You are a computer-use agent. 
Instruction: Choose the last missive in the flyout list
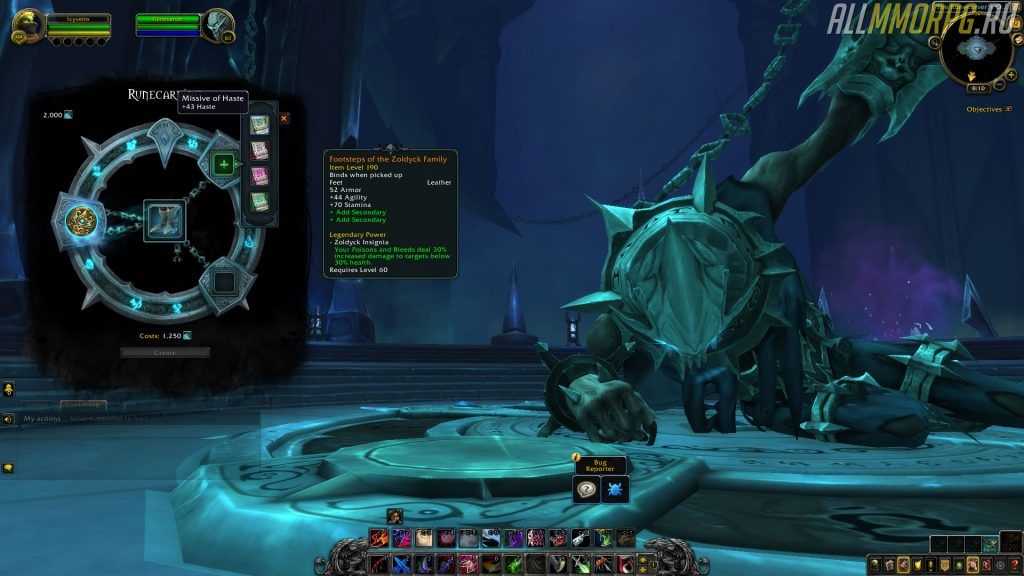[x=259, y=202]
